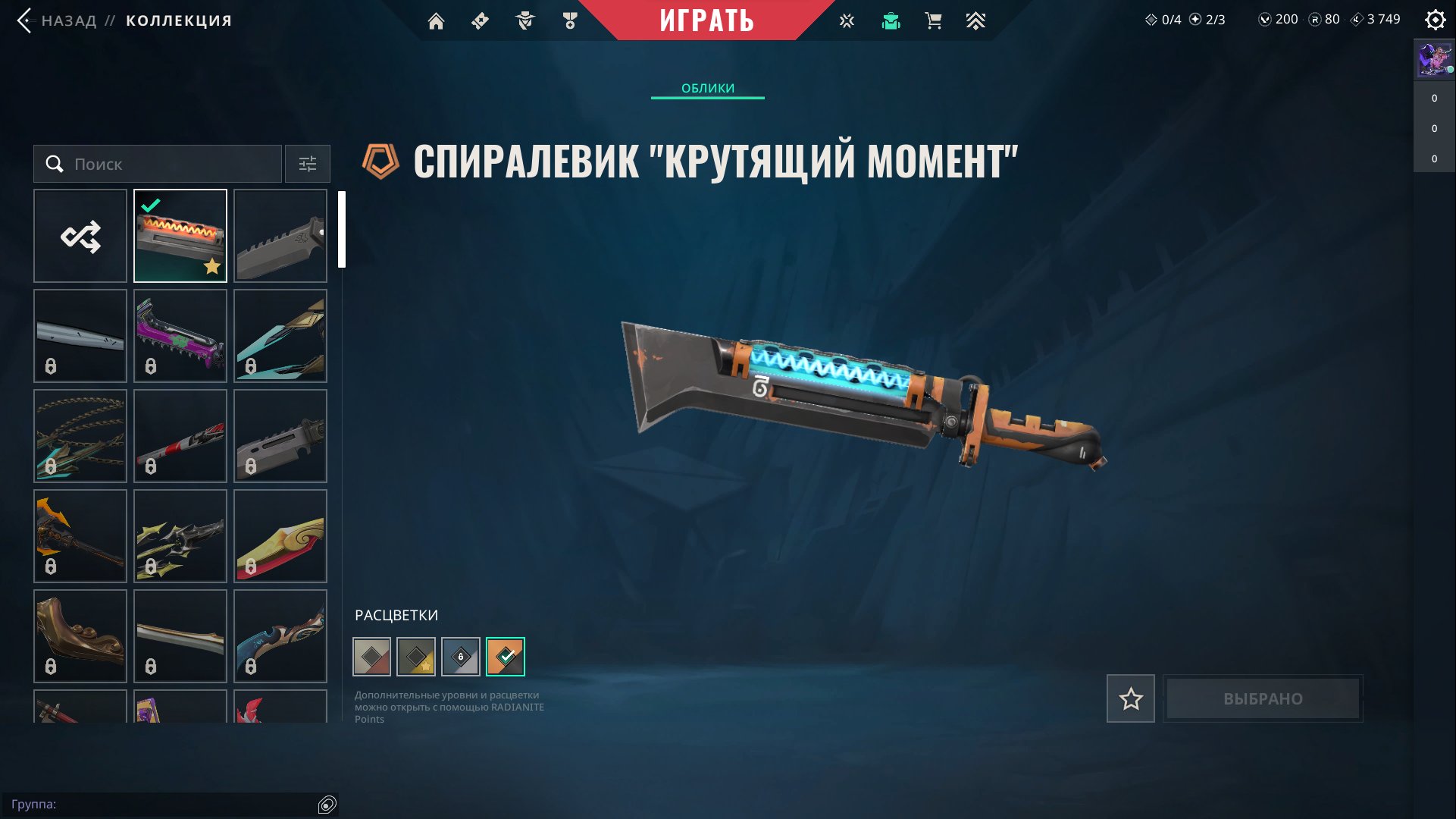Select the locked gray color variant

[462, 656]
